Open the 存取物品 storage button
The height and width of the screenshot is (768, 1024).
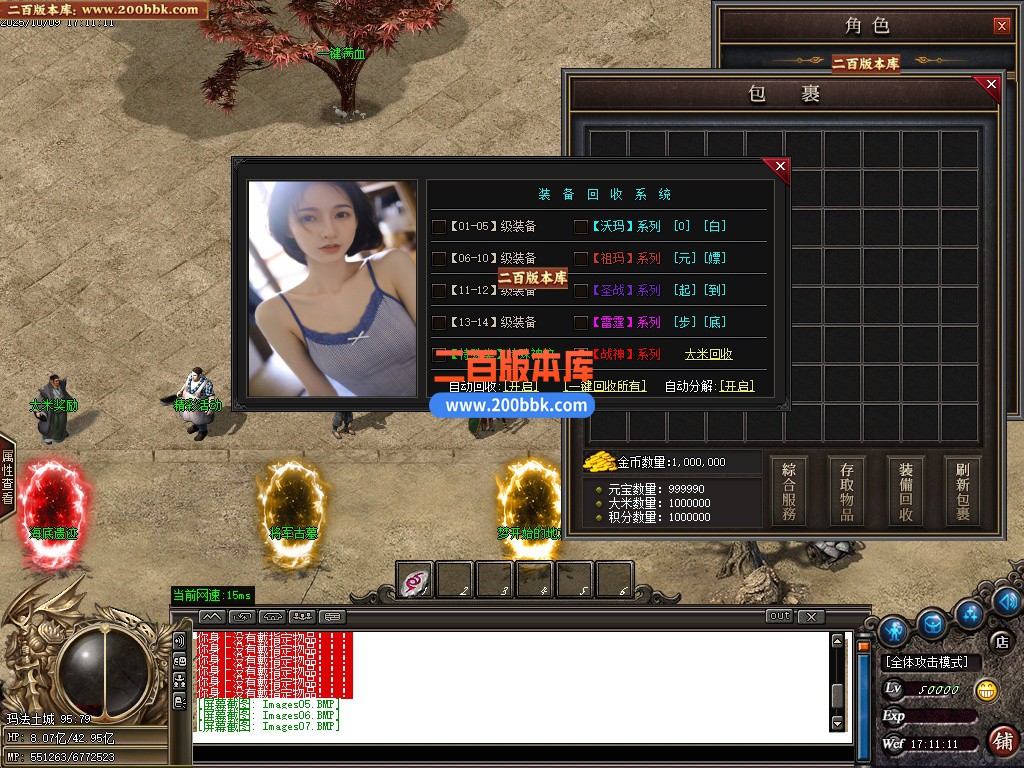coord(847,491)
